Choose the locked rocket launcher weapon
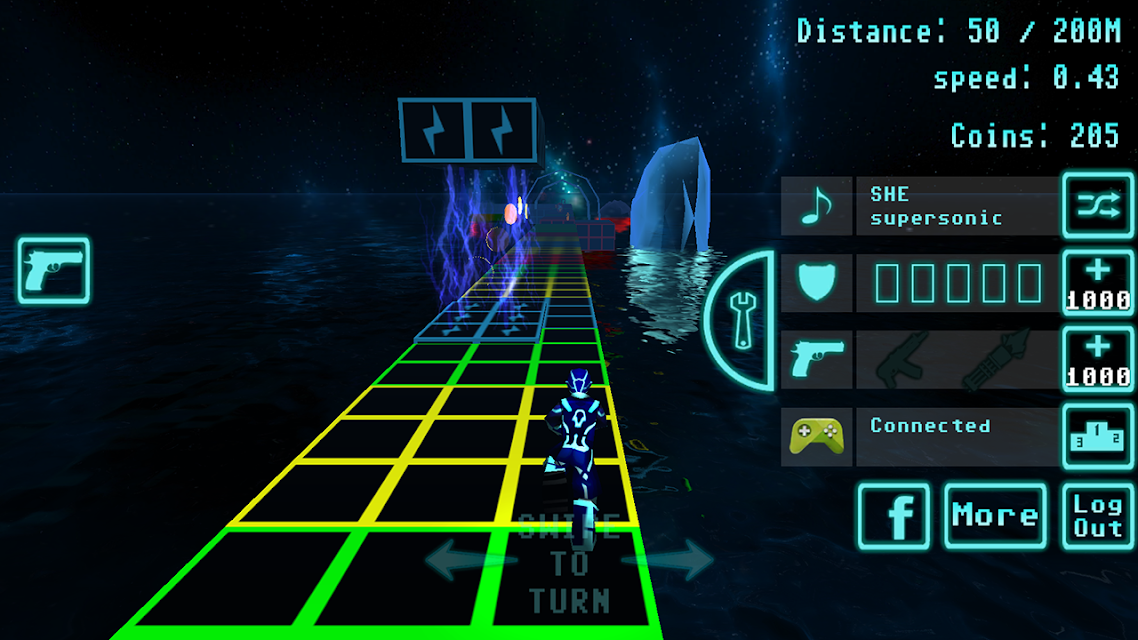 coord(995,360)
